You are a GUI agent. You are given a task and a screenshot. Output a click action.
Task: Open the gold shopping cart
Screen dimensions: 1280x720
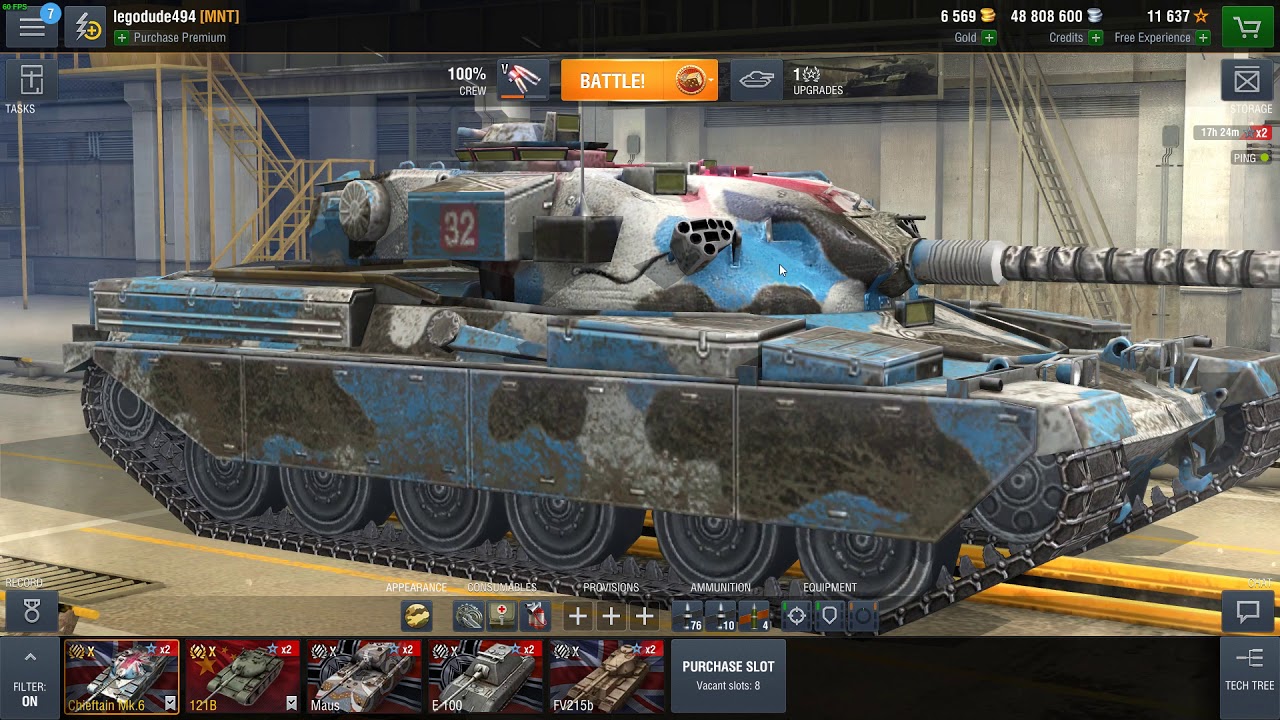pos(1246,25)
